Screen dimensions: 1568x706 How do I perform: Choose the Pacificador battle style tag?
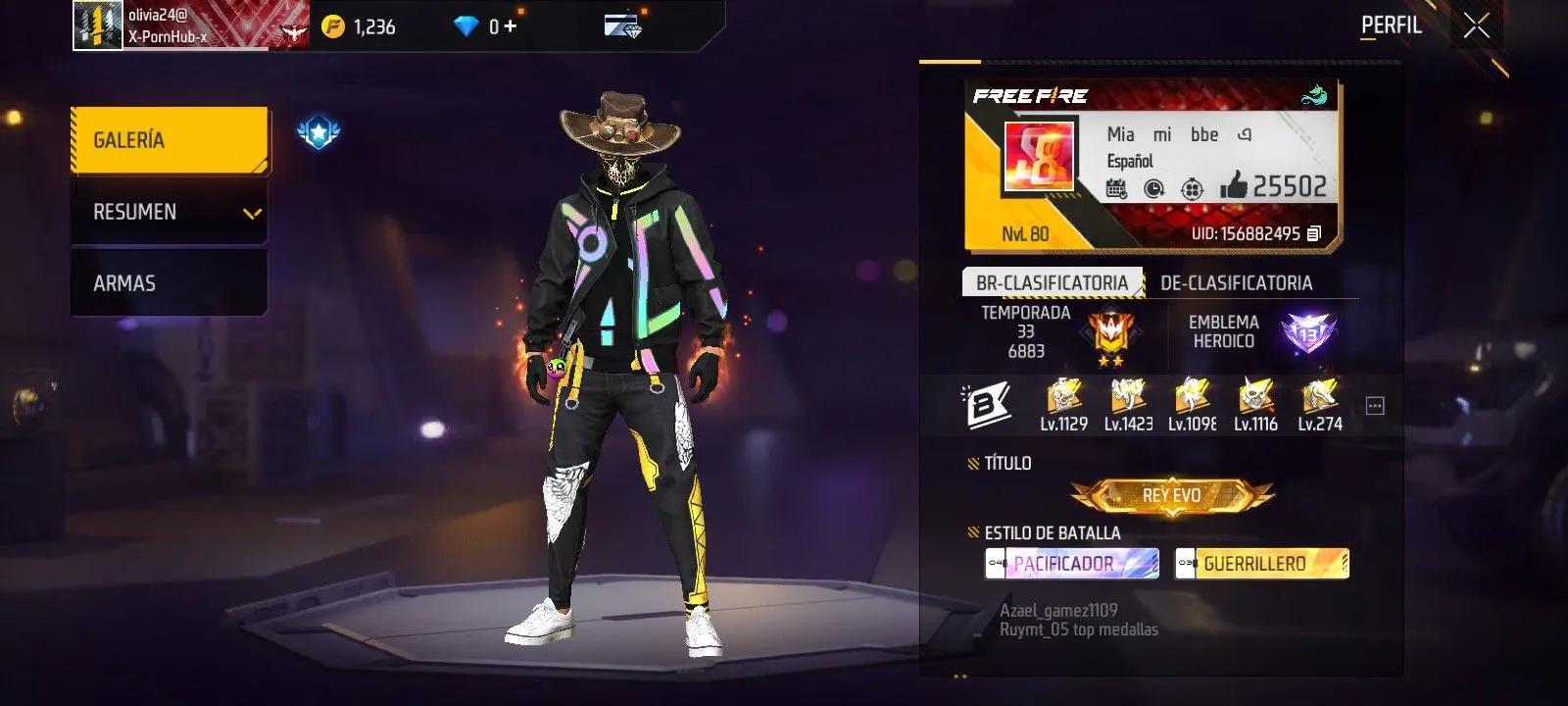(x=1071, y=564)
